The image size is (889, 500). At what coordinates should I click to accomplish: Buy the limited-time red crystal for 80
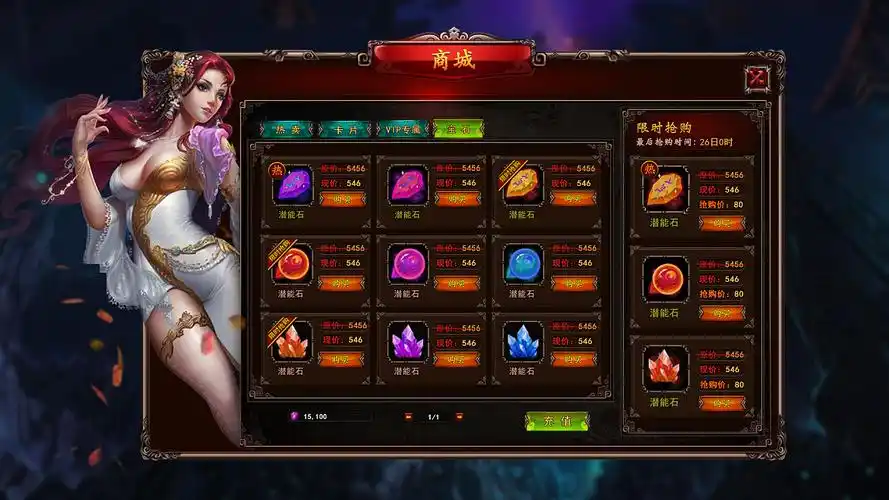tap(721, 403)
